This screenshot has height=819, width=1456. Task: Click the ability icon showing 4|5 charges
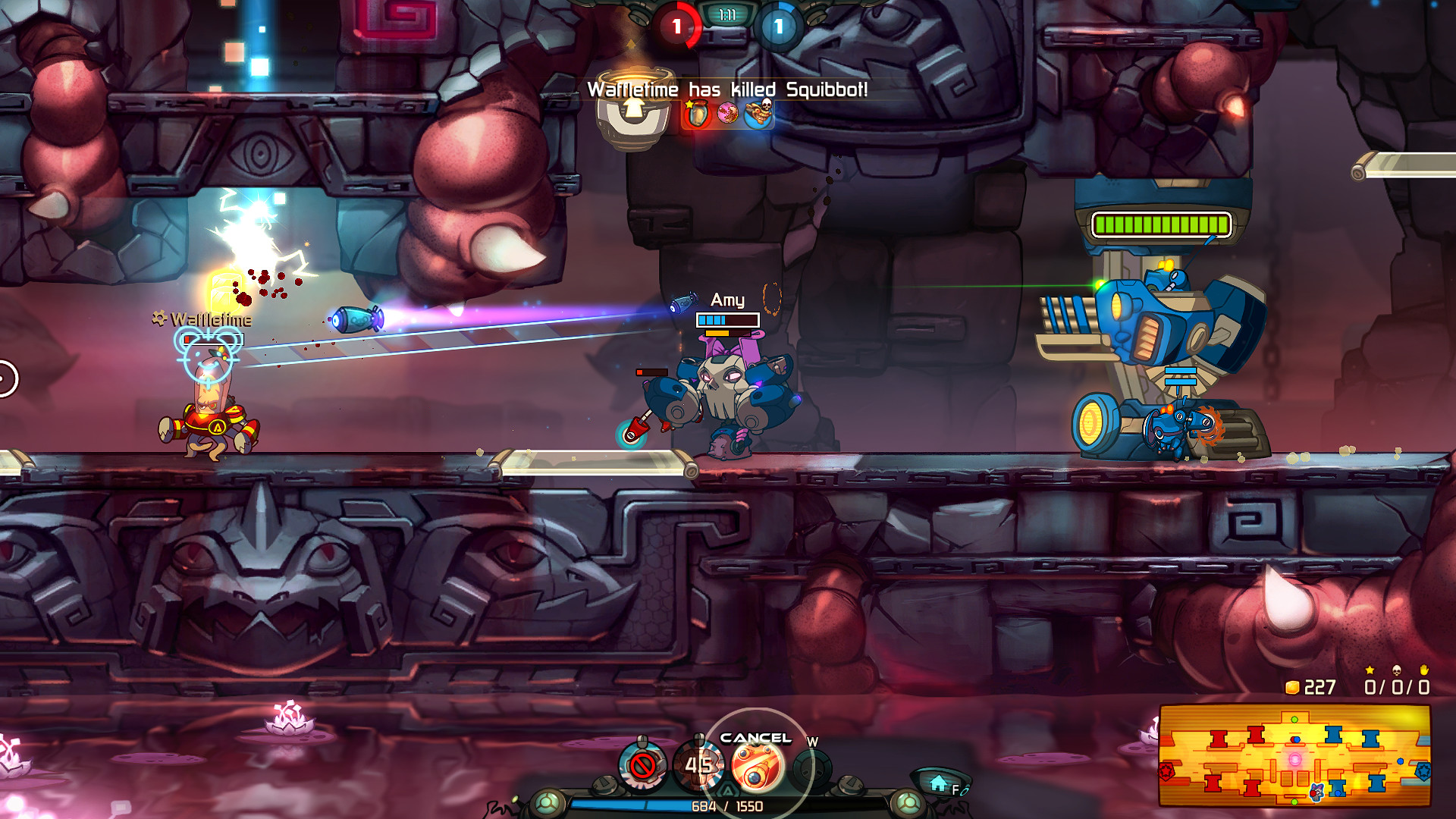point(699,764)
